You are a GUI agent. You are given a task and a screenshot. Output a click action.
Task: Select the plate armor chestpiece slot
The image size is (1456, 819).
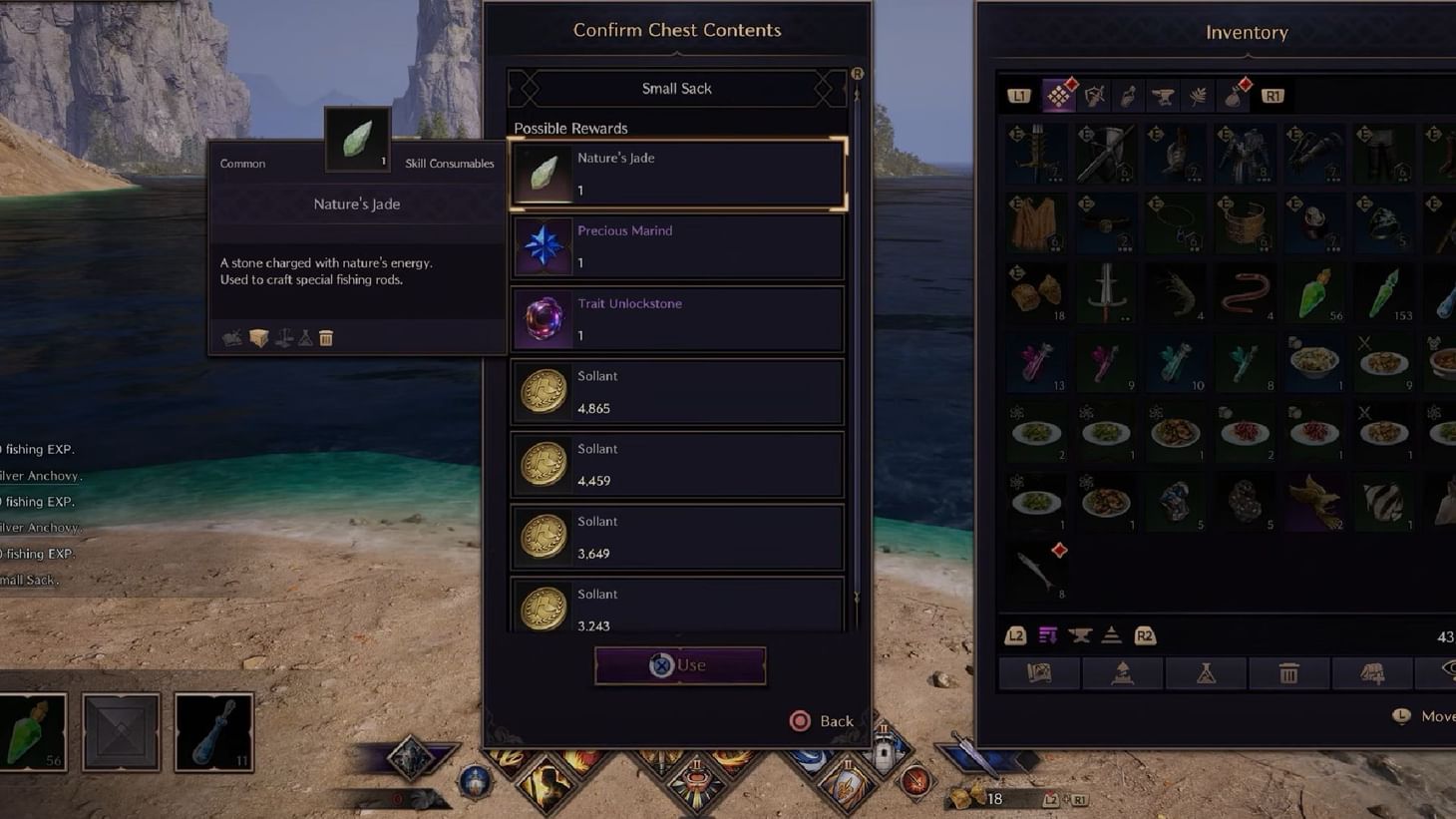pyautogui.click(x=1245, y=155)
